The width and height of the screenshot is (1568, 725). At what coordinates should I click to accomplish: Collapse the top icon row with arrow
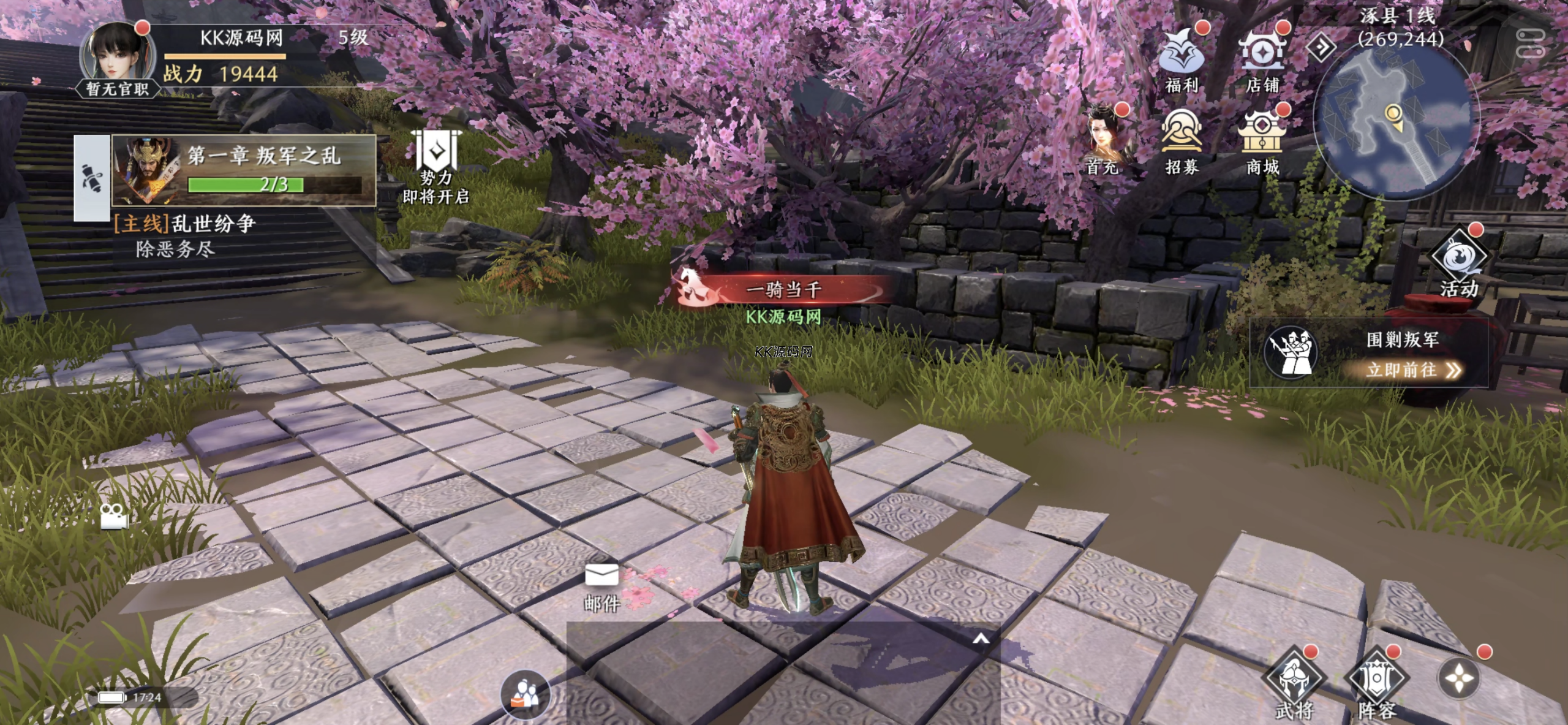pos(1322,47)
